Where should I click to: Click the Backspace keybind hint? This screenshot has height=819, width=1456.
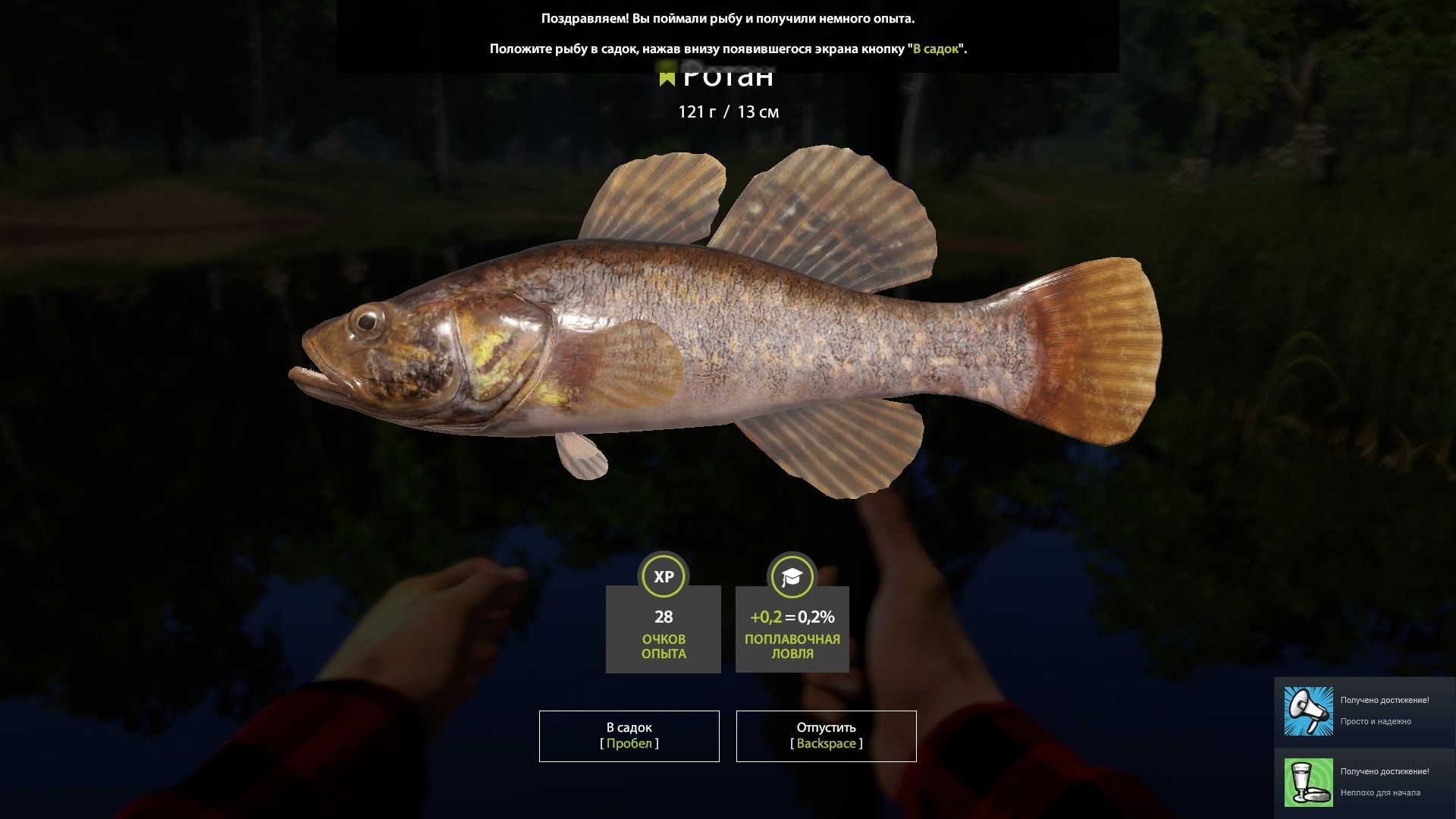pyautogui.click(x=826, y=744)
